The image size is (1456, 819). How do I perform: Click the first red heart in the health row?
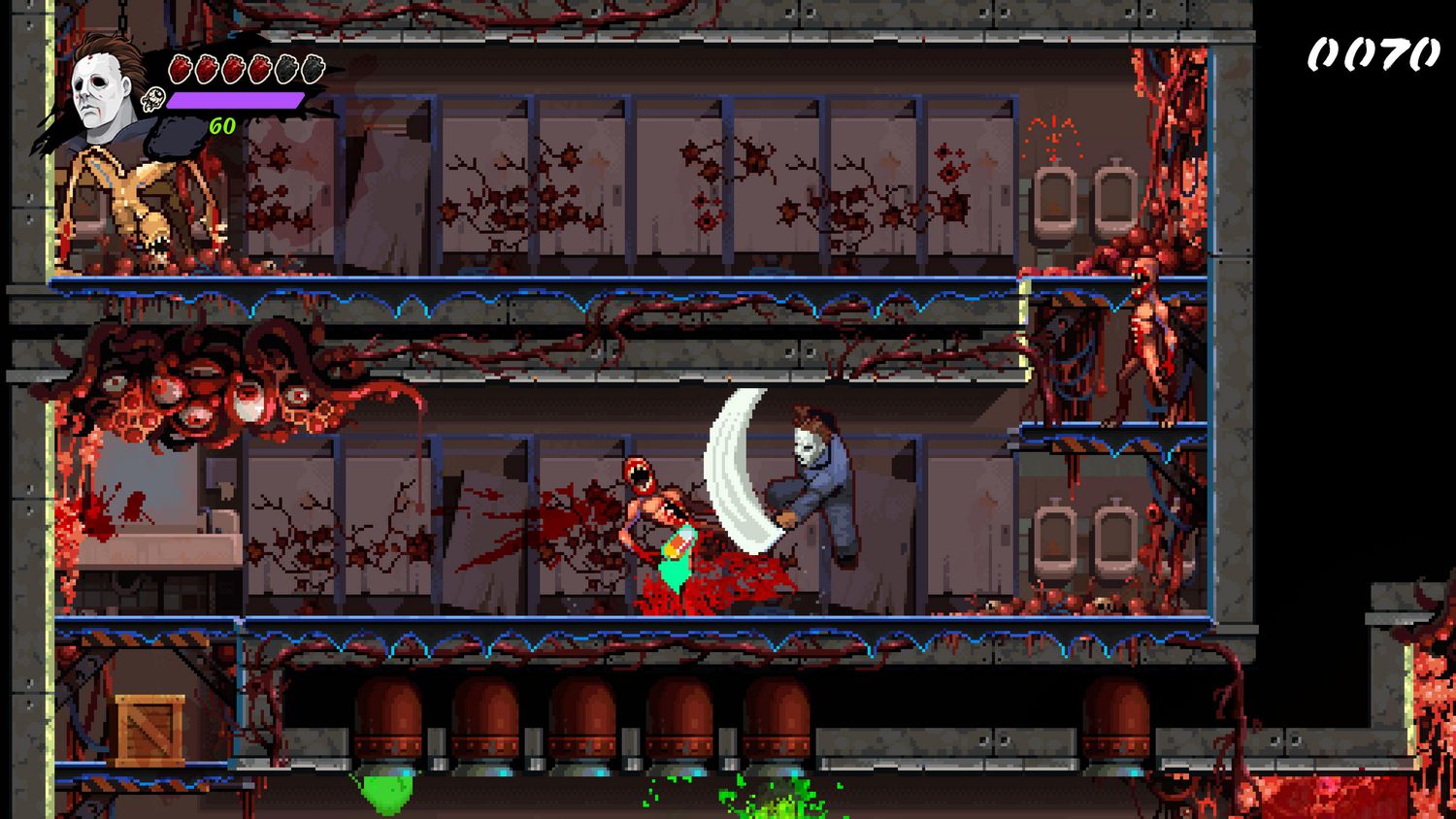pos(180,69)
